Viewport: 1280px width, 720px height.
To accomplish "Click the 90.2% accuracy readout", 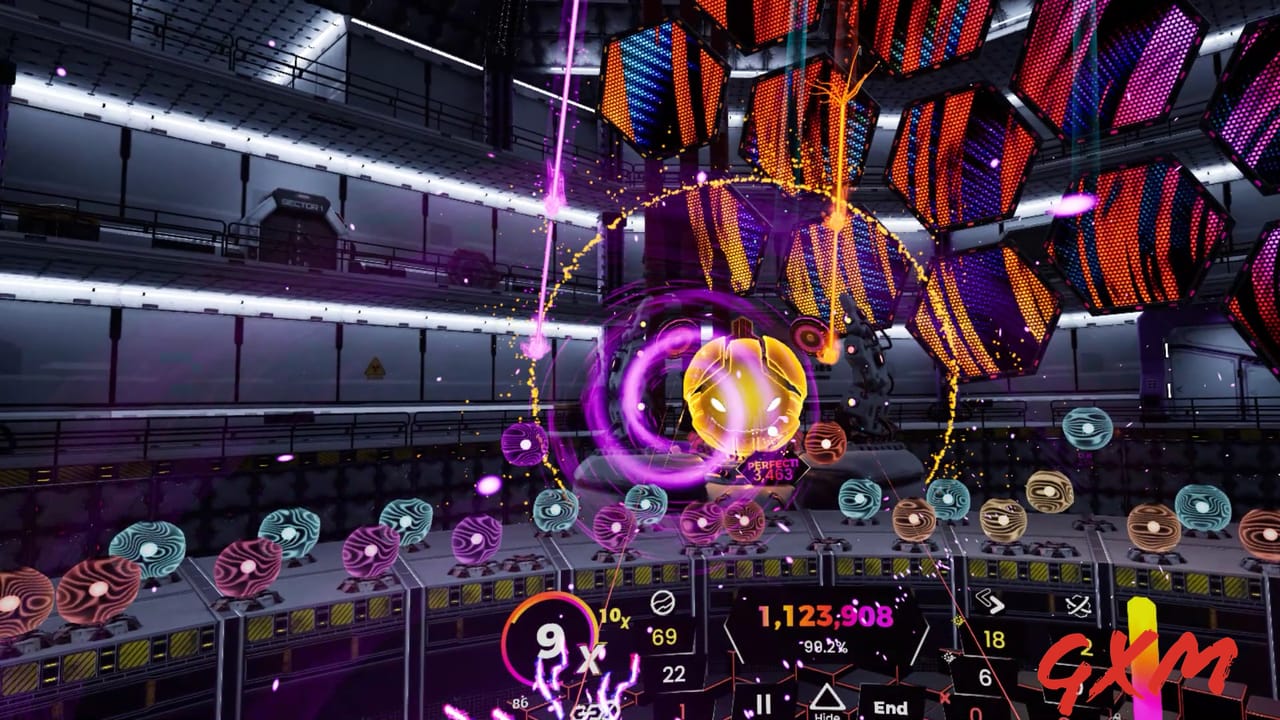I will click(x=824, y=646).
